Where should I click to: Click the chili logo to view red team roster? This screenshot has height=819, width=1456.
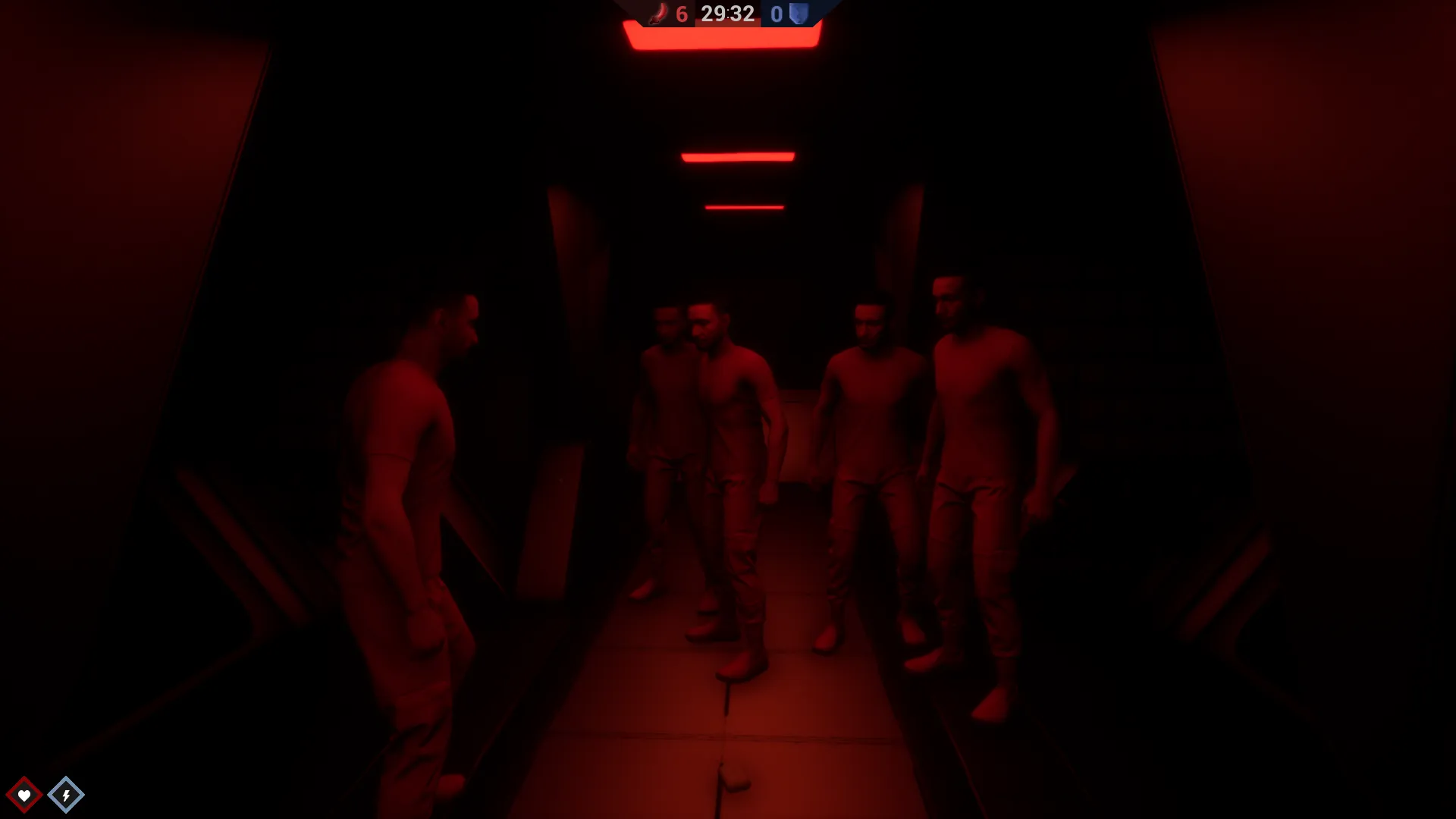point(659,13)
